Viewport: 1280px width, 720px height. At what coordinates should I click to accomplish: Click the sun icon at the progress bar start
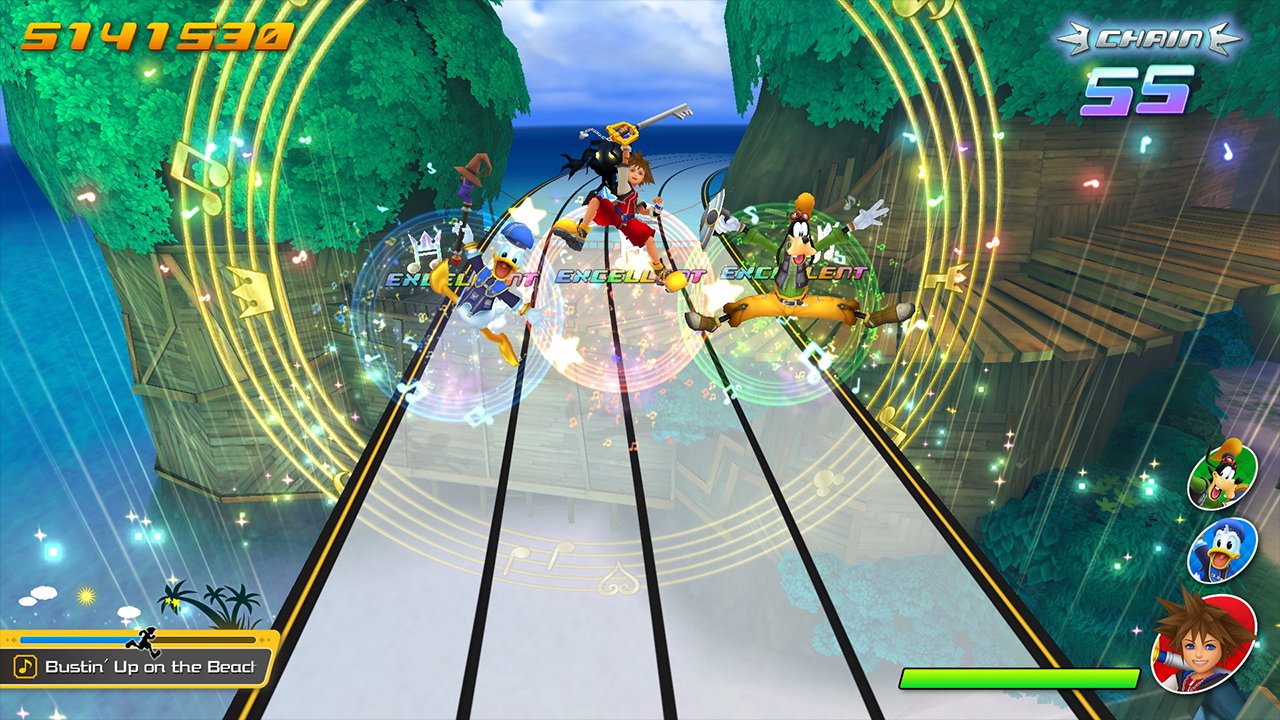[87, 594]
